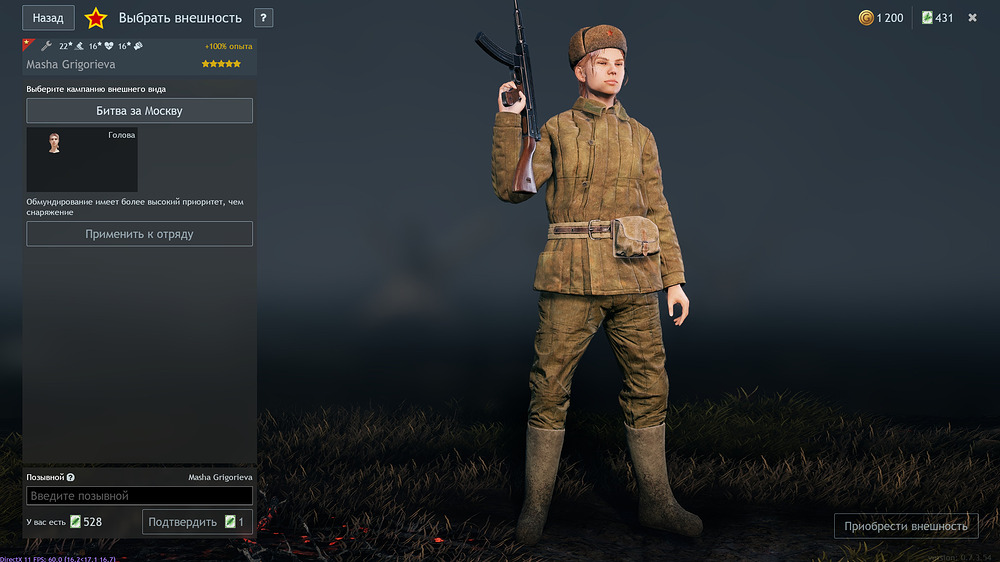
Task: Close the appearance screen with the X
Action: point(972,18)
